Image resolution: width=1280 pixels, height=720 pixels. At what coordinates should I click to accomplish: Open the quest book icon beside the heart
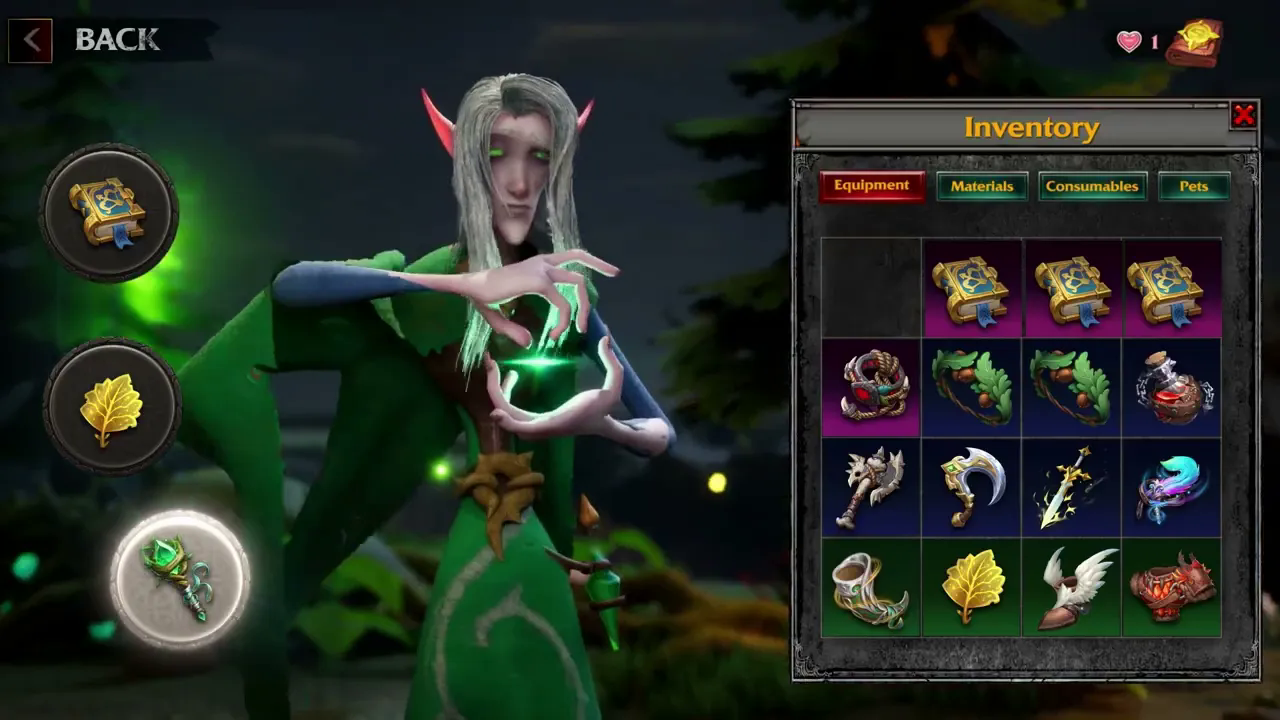(1197, 42)
